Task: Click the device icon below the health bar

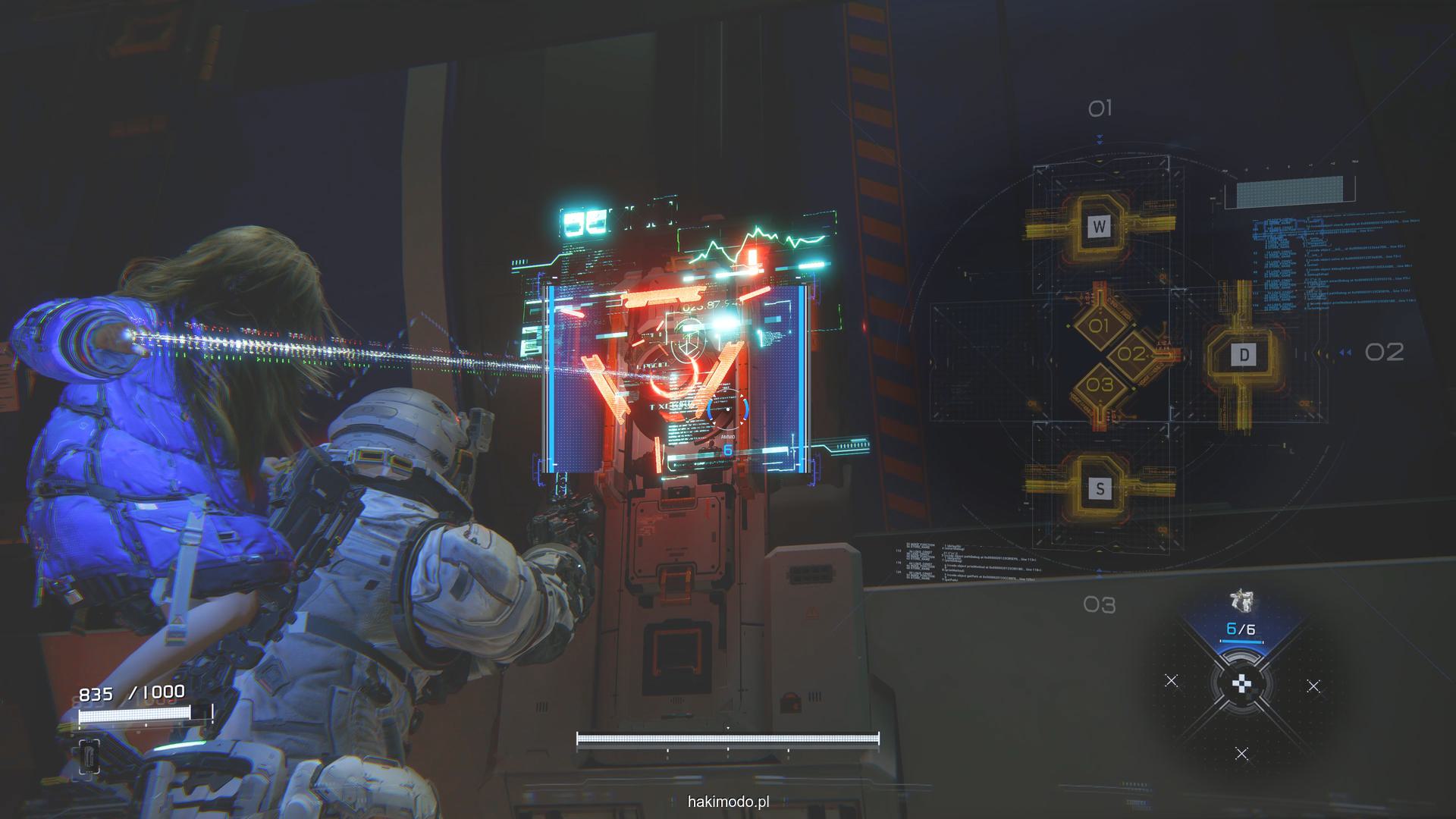Action: [89, 755]
